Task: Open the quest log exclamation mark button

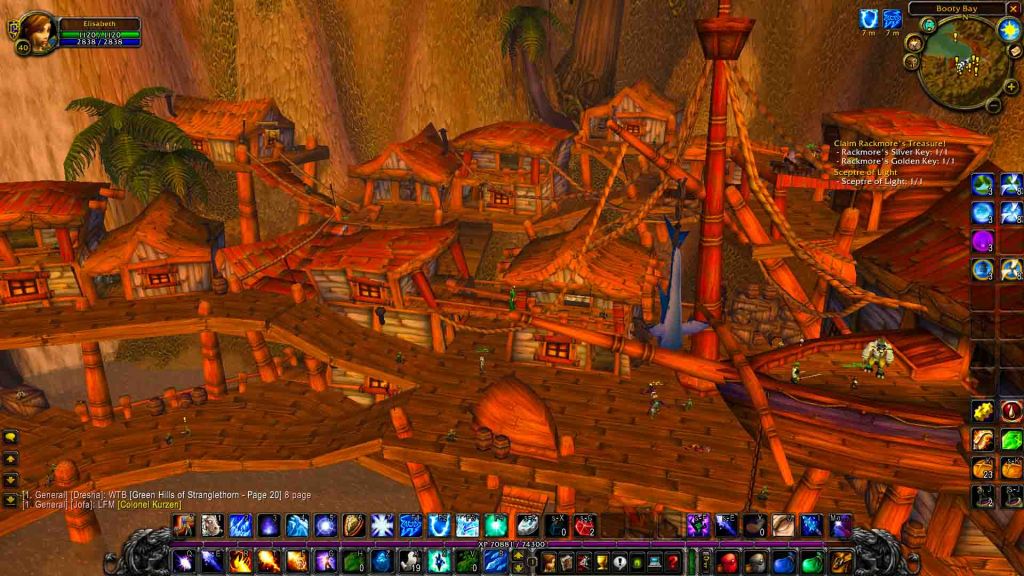Action: click(x=620, y=562)
